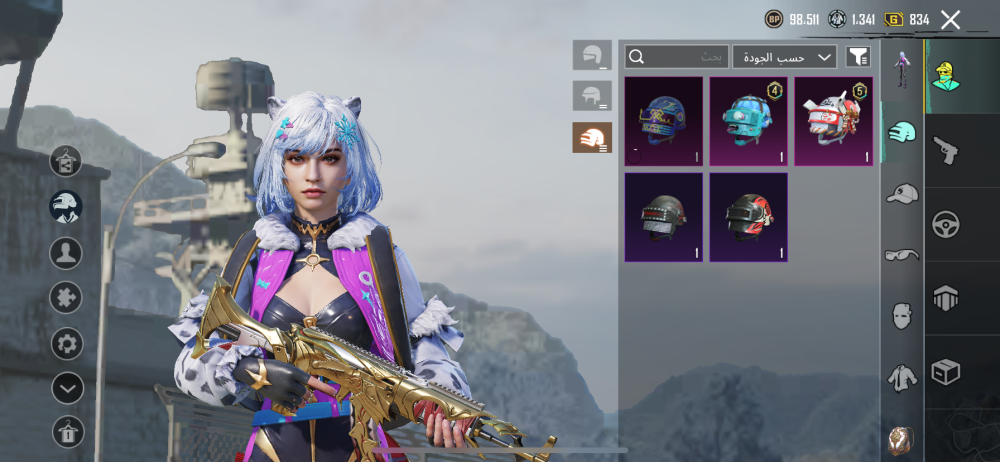Screen dimensions: 1000x462
Task: Switch to the orange level 3 helmet filter
Action: (592, 138)
